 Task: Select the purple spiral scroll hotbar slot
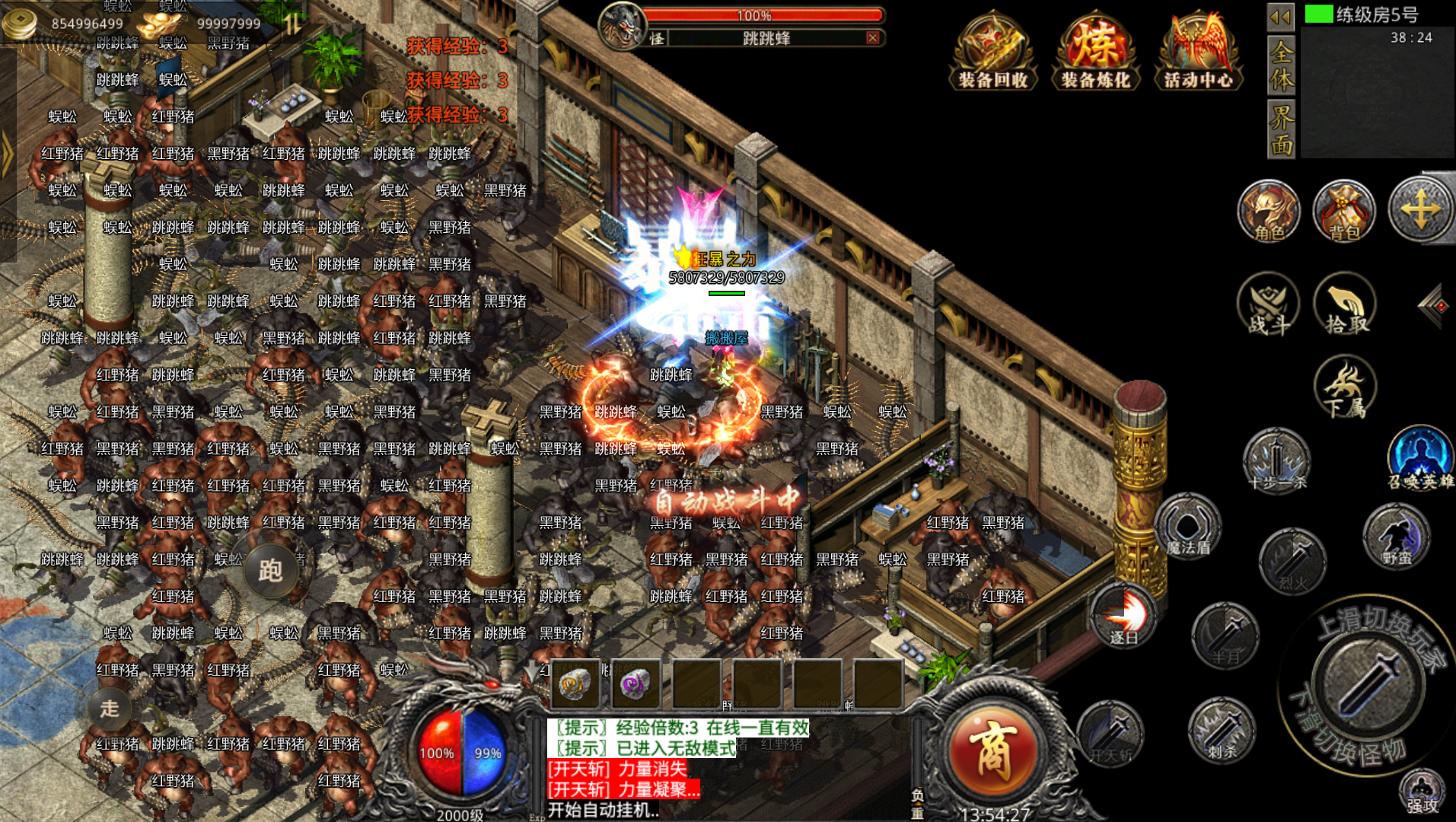636,683
